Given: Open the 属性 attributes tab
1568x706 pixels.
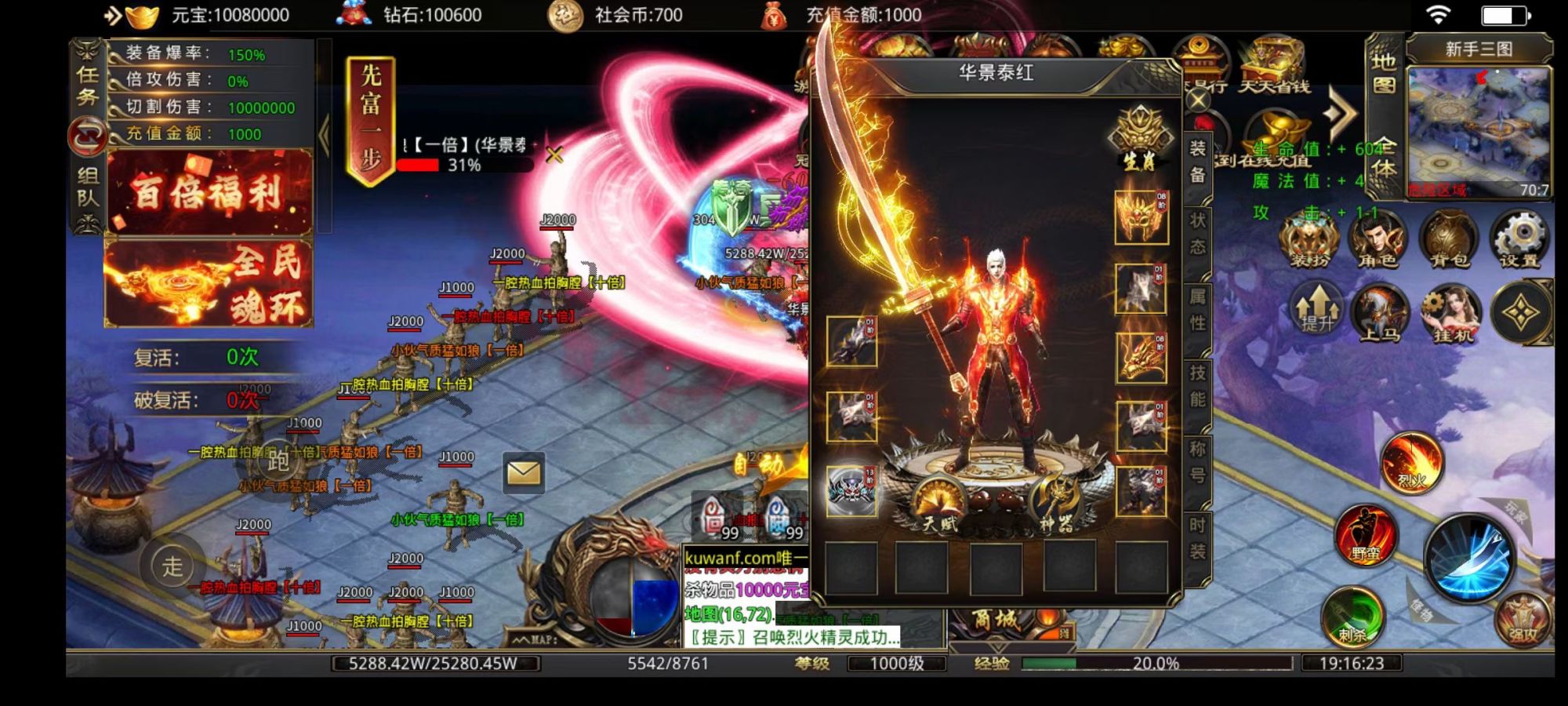Looking at the screenshot, I should pos(1198,308).
